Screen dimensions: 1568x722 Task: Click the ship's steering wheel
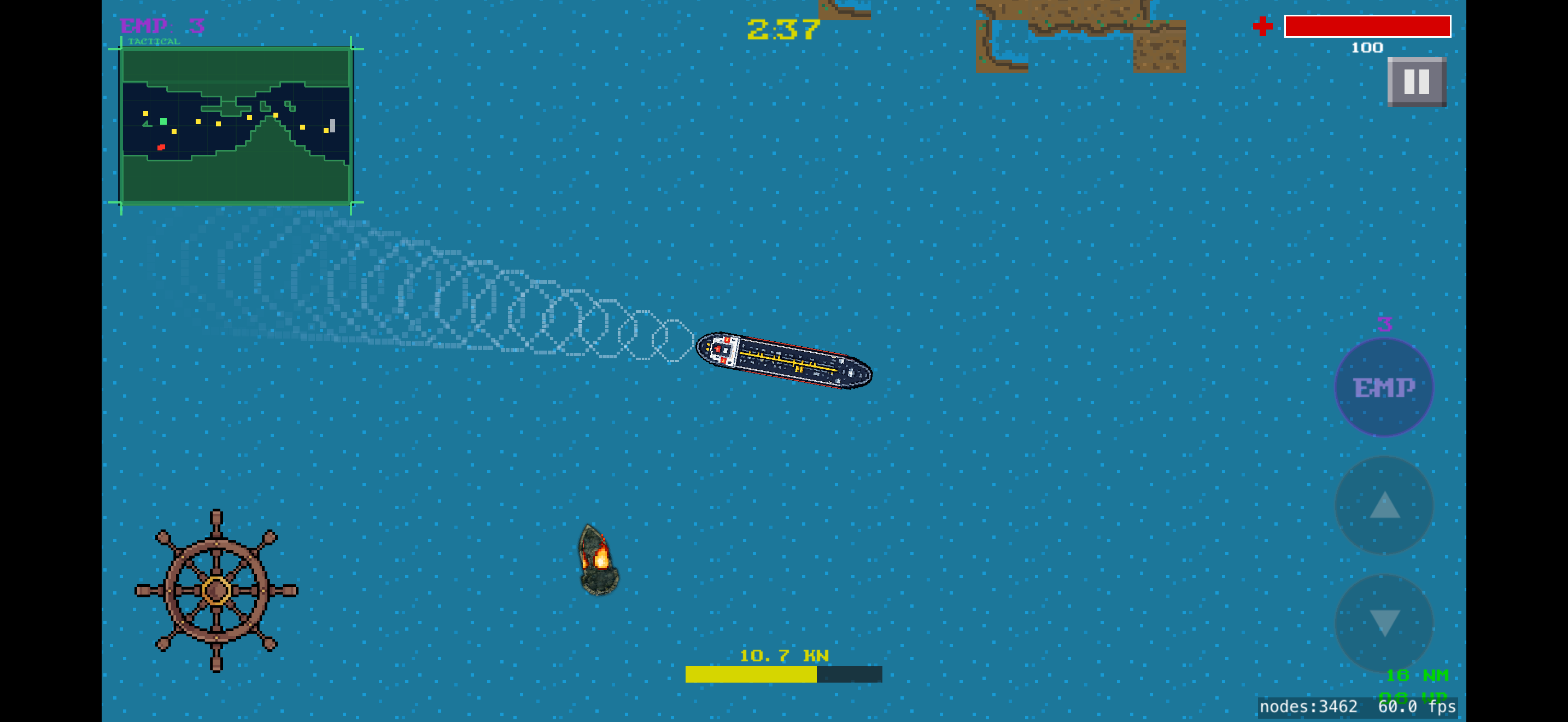coord(216,591)
